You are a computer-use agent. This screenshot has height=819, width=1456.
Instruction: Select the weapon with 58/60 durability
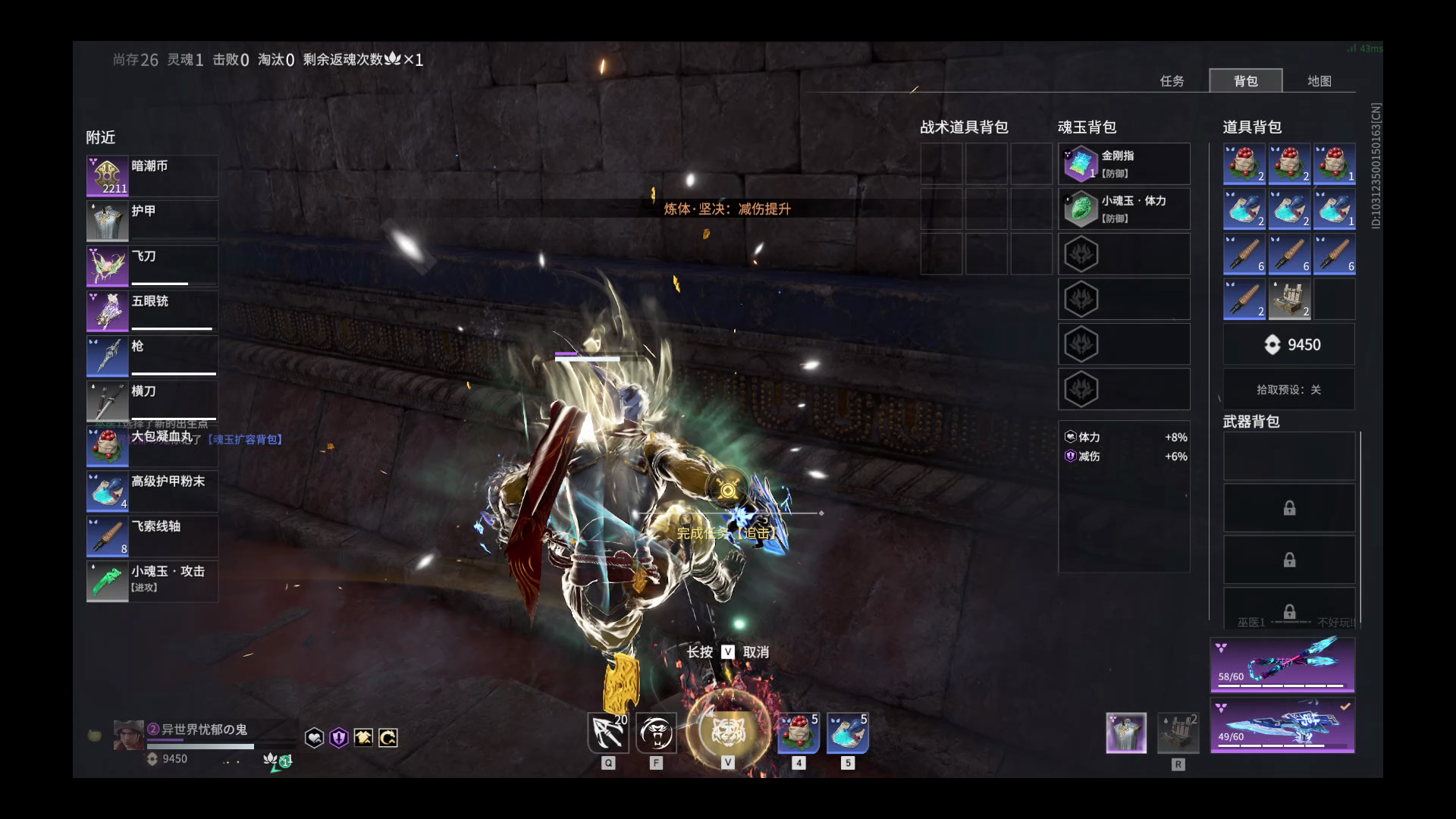point(1282,665)
